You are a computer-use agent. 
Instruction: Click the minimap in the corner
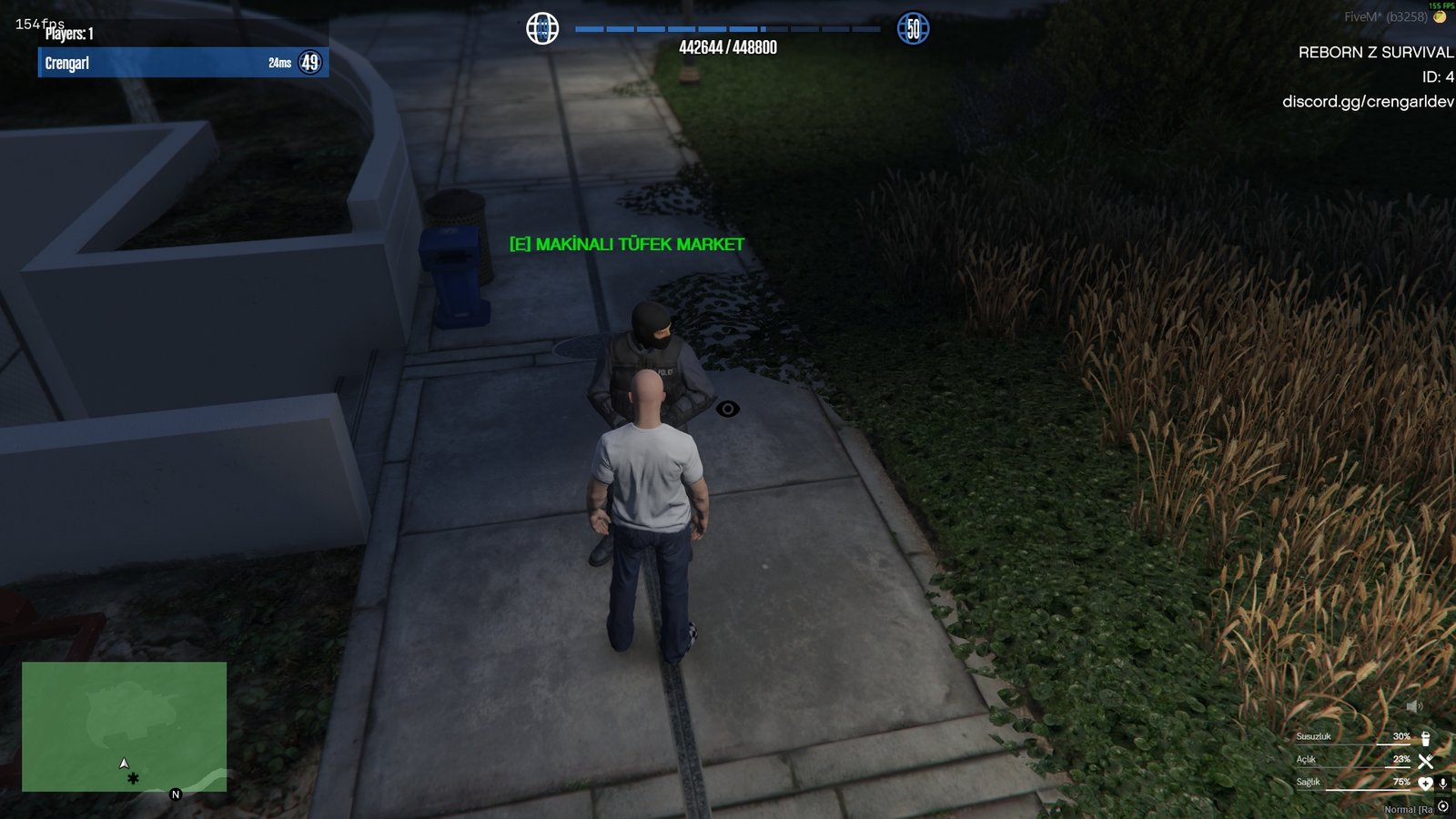coord(123,728)
